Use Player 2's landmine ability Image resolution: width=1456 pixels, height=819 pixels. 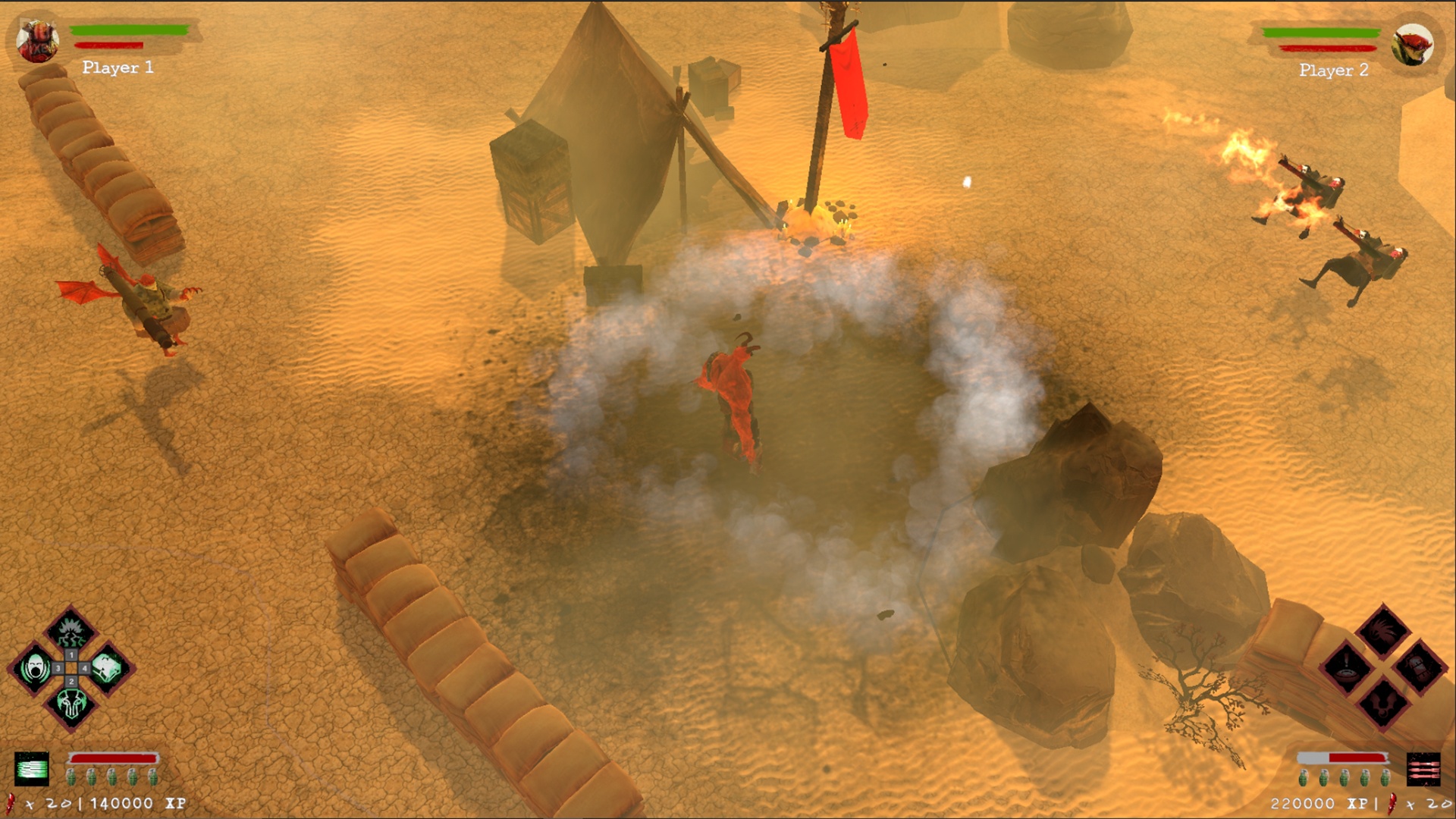pyautogui.click(x=1347, y=668)
